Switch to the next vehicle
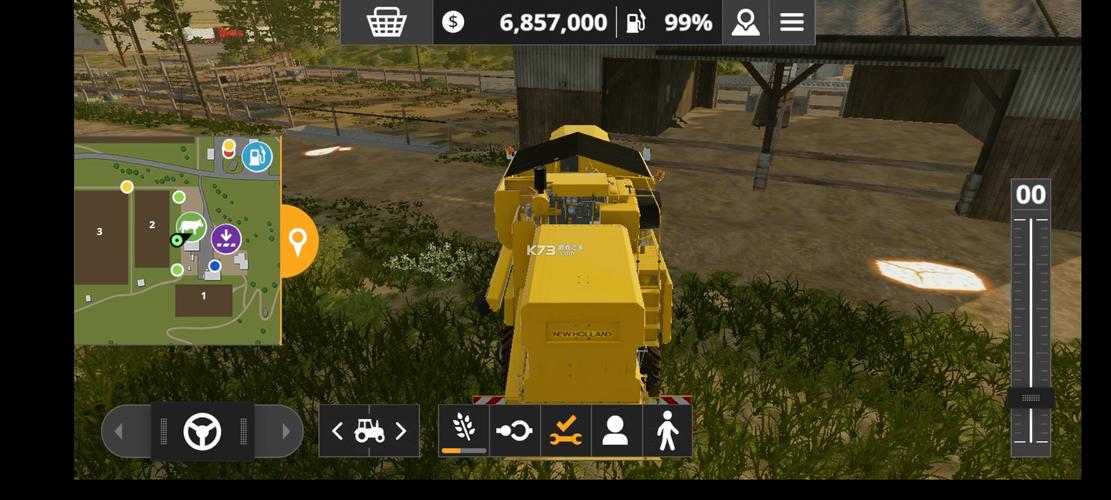 point(401,431)
